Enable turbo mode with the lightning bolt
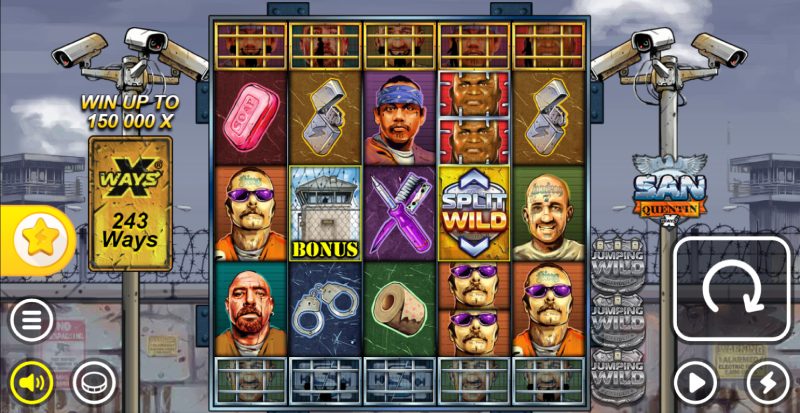The width and height of the screenshot is (800, 413). 768,381
